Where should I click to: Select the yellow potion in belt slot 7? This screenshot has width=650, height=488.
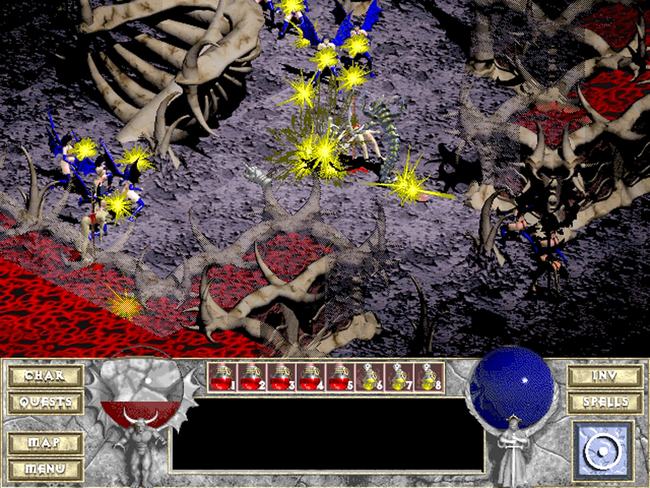pyautogui.click(x=400, y=377)
